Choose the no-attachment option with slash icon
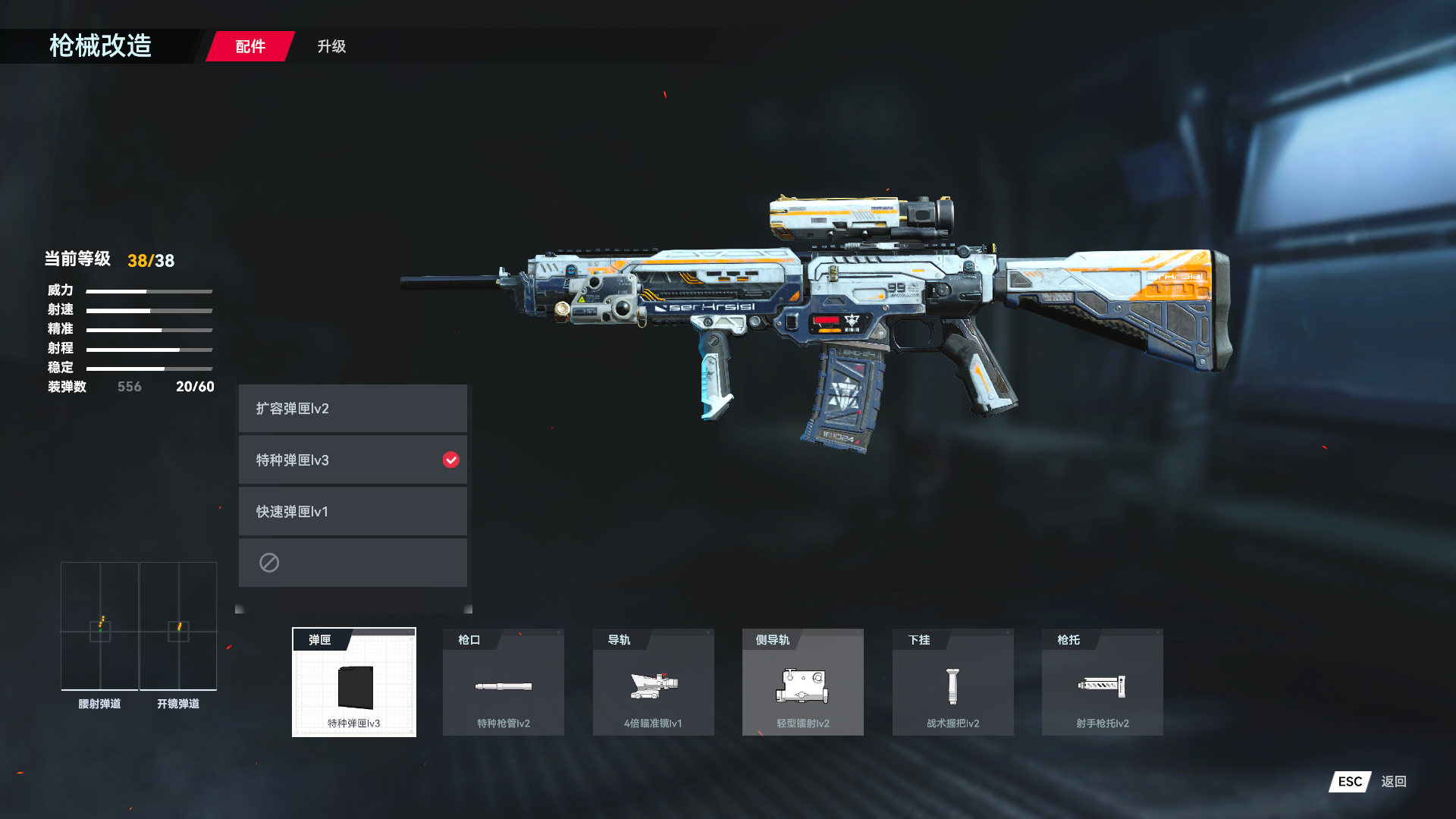Image resolution: width=1456 pixels, height=819 pixels. pyautogui.click(x=353, y=563)
